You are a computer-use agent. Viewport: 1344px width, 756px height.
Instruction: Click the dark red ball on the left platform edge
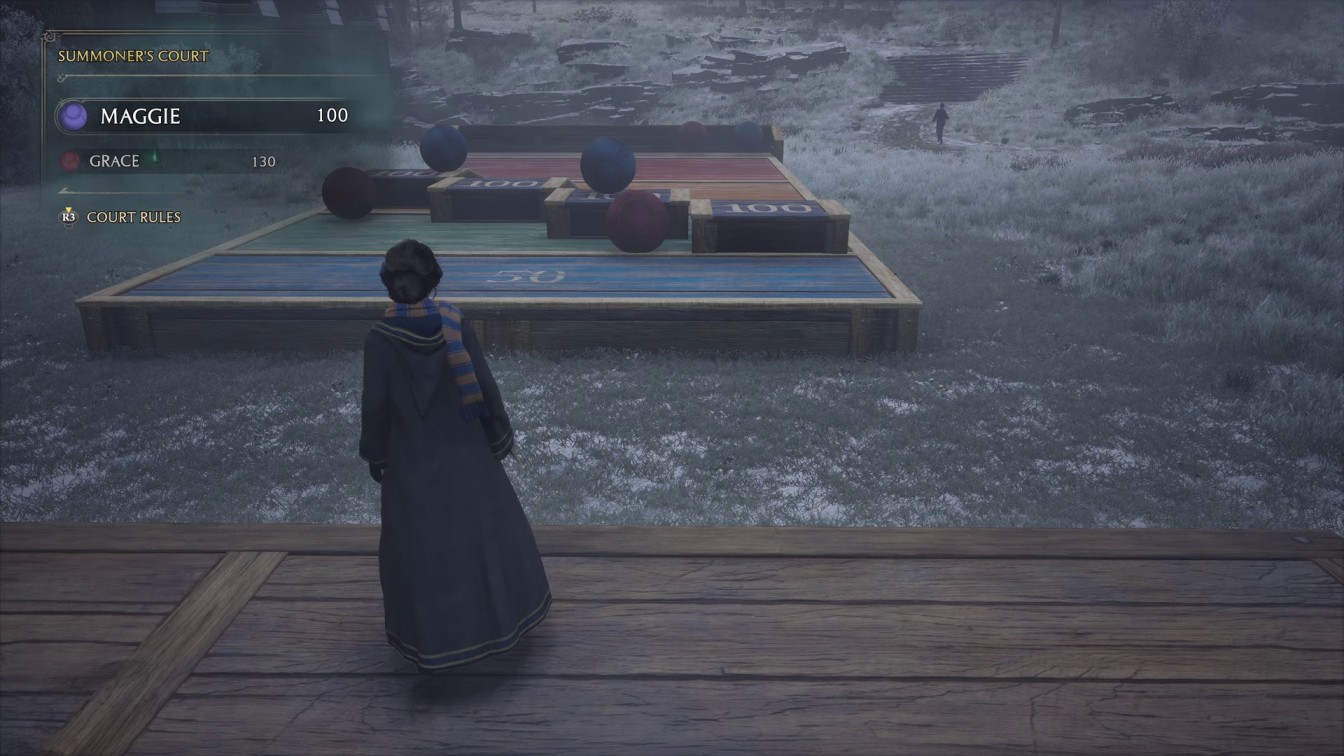pos(347,192)
